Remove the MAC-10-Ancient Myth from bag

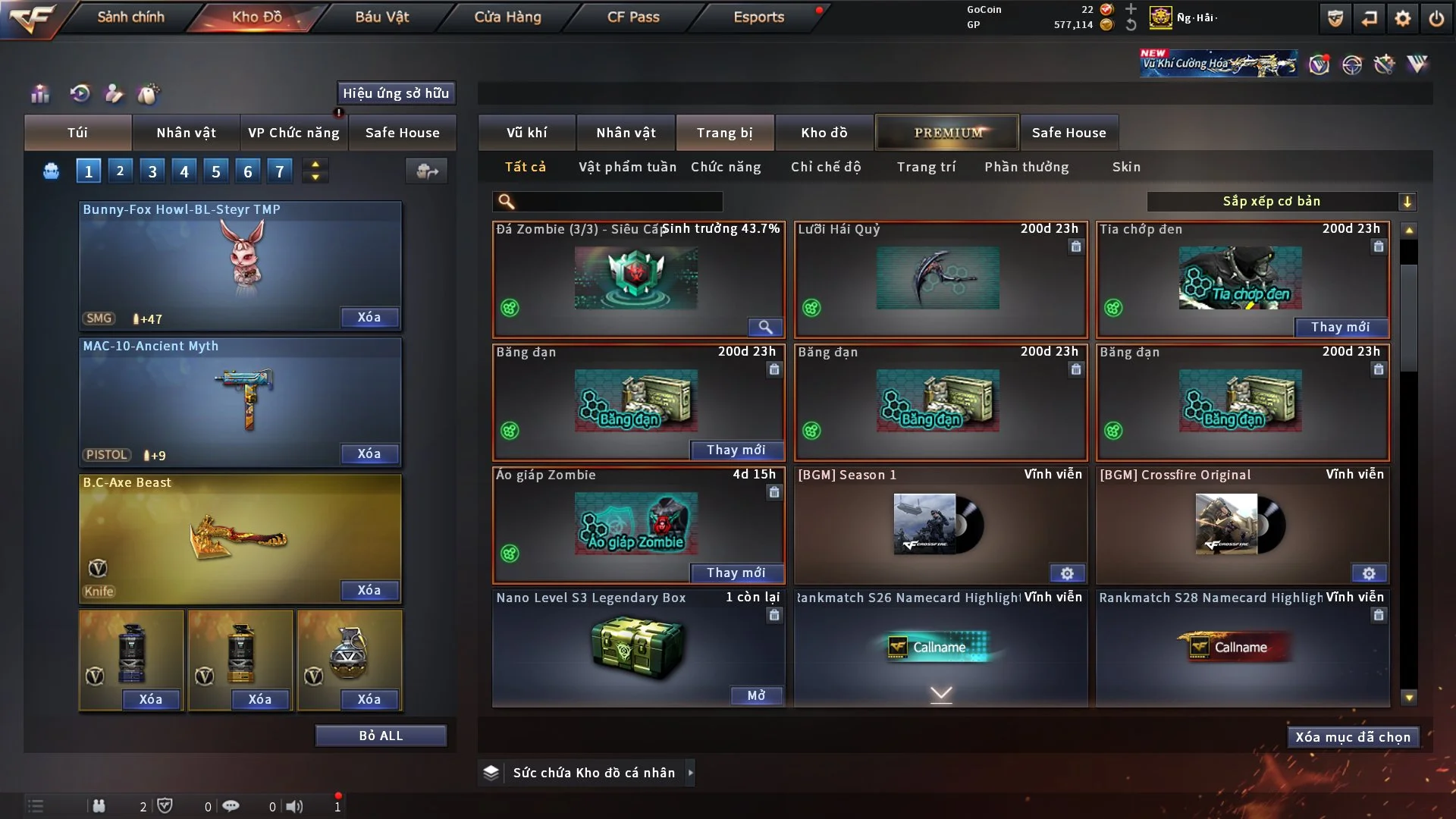click(369, 453)
